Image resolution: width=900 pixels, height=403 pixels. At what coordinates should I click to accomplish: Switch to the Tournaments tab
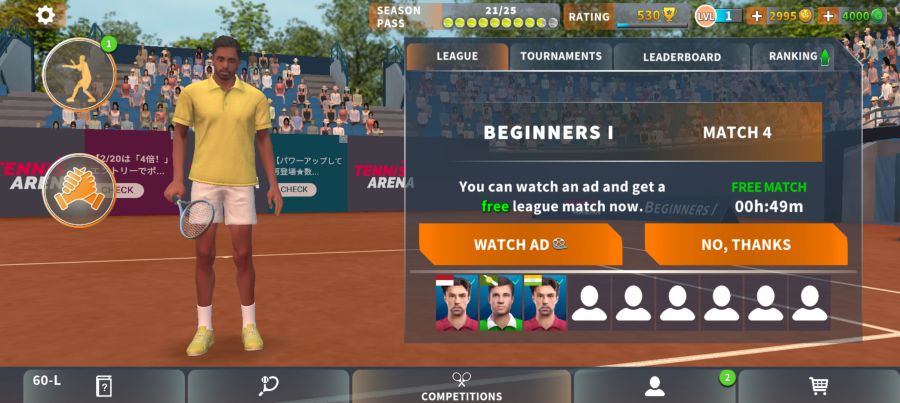[561, 56]
